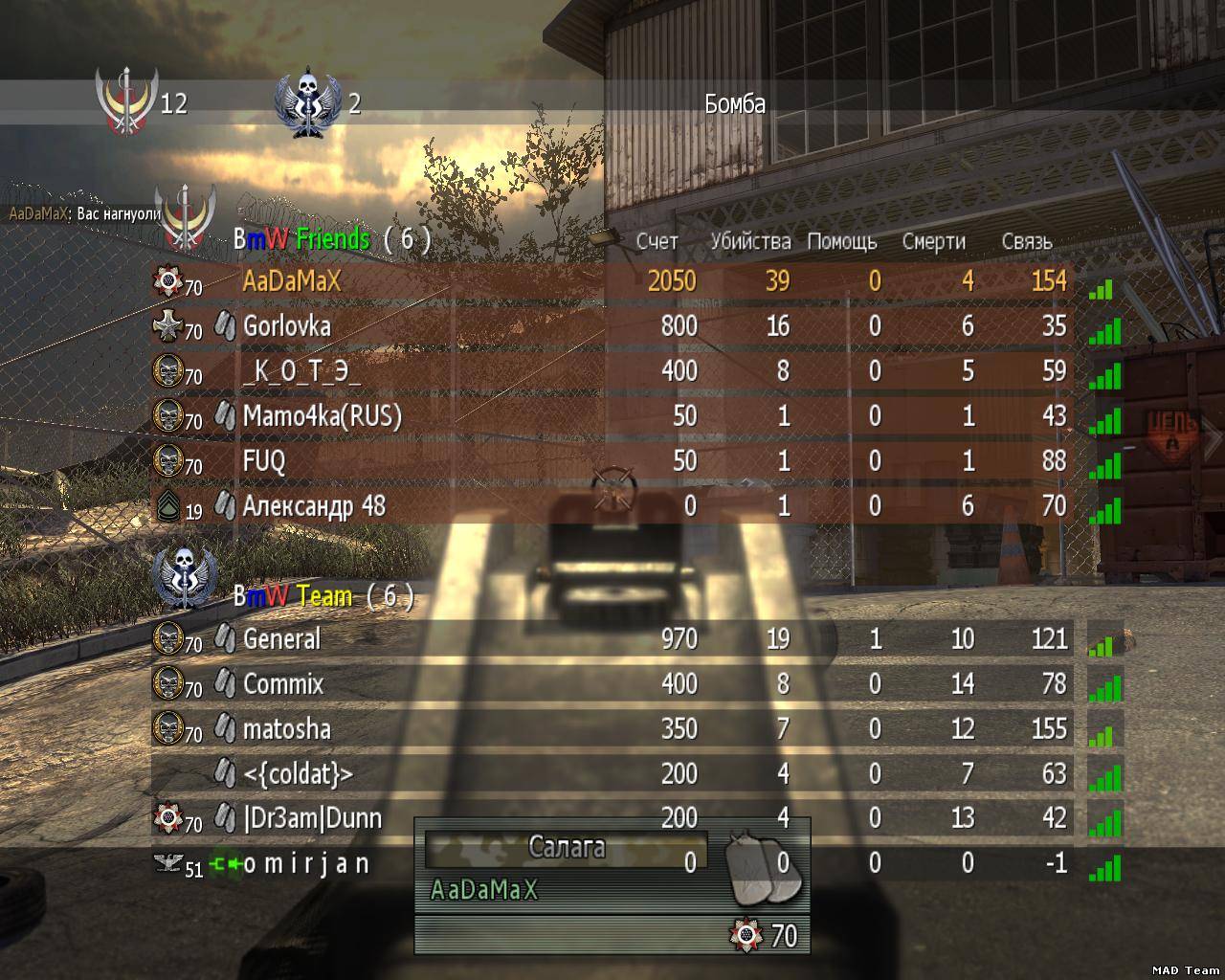
Task: Select AaDaMaX's row in the scoreboard
Action: [x=612, y=280]
